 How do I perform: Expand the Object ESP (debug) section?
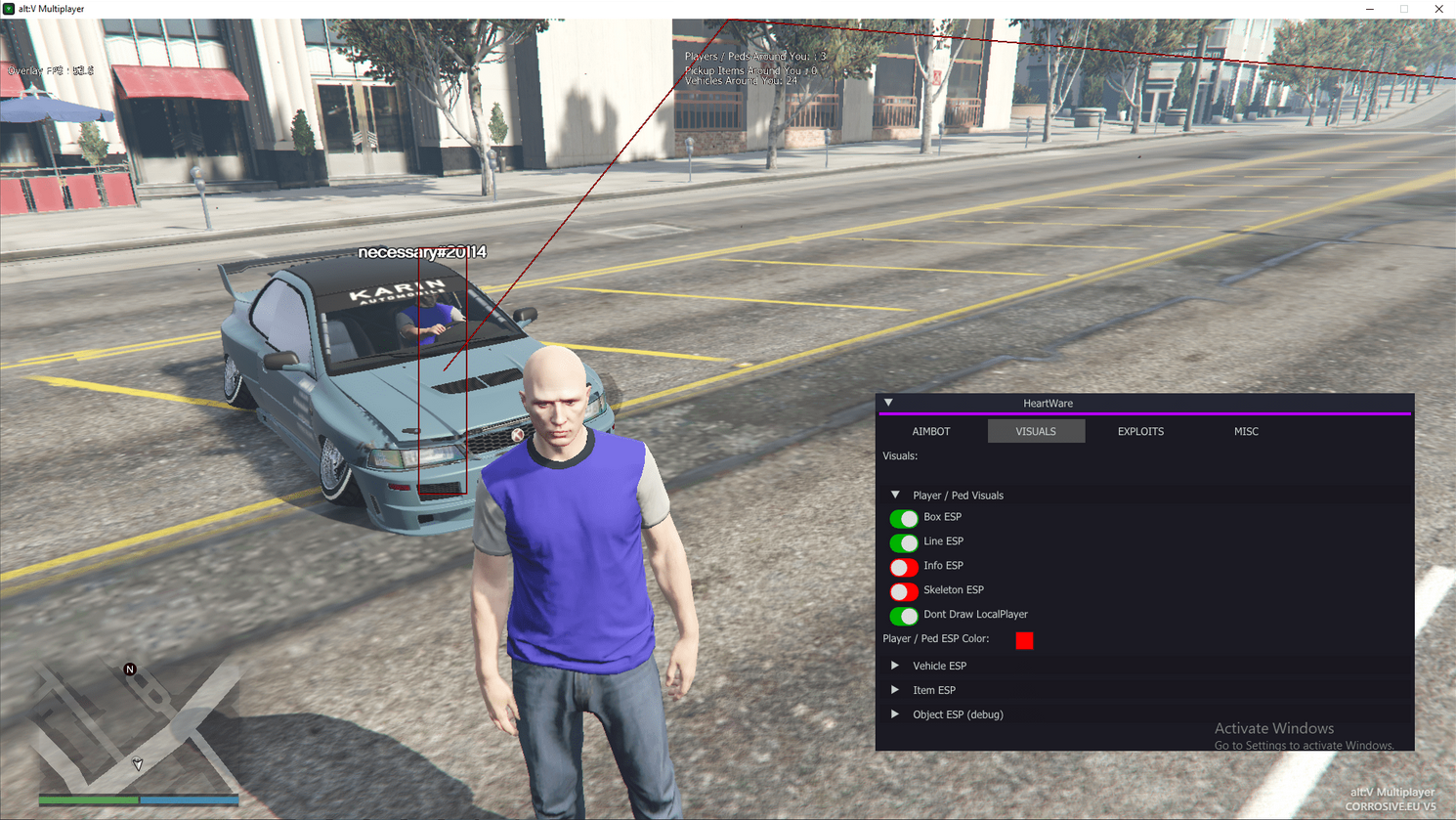(x=895, y=714)
